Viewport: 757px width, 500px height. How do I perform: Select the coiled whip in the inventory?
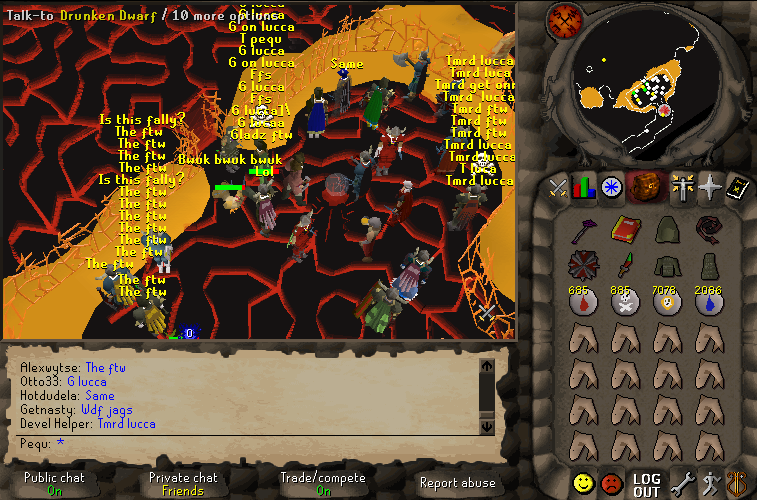[x=710, y=230]
